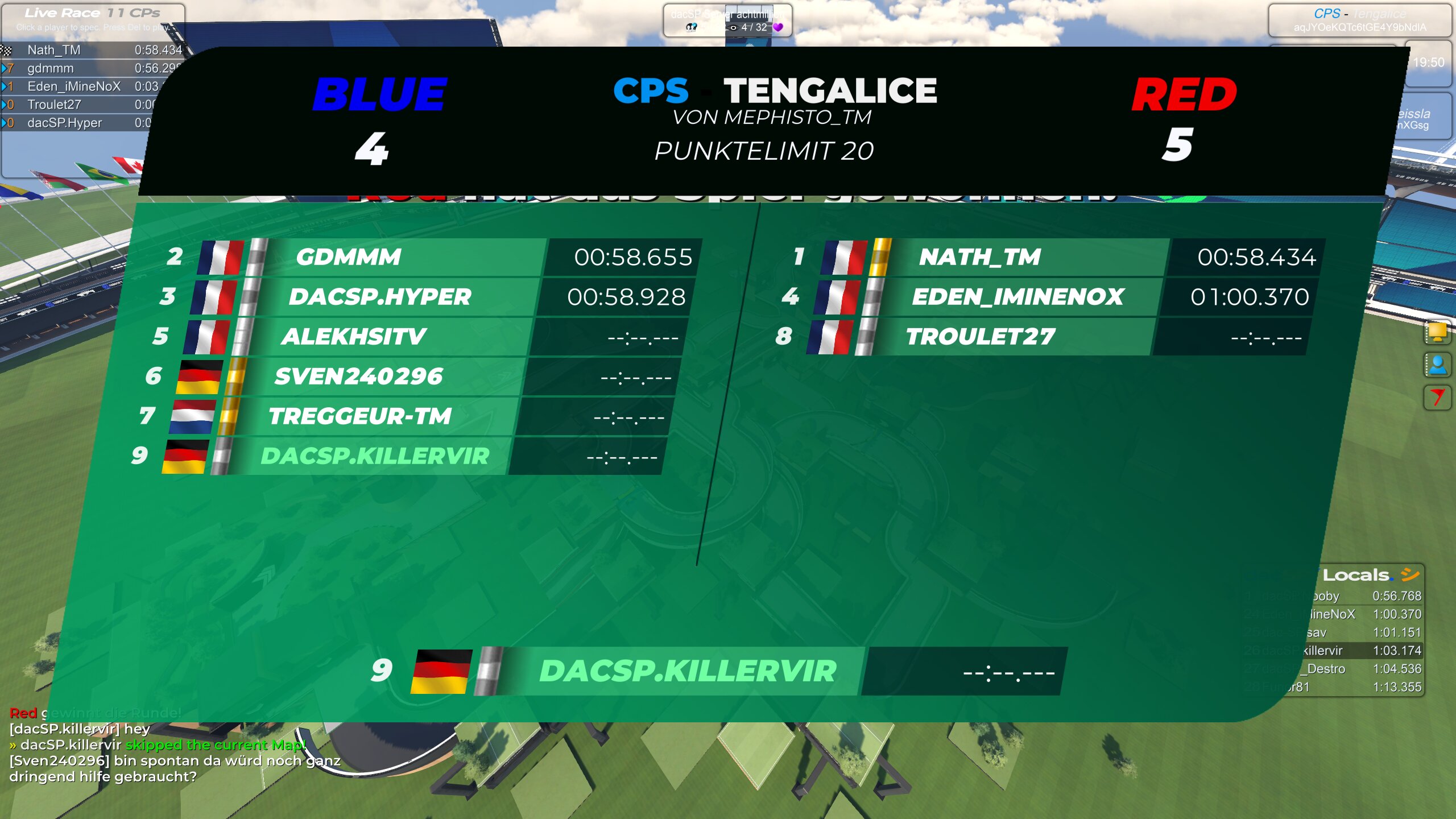
Task: Activate the red flag icon
Action: [1437, 397]
